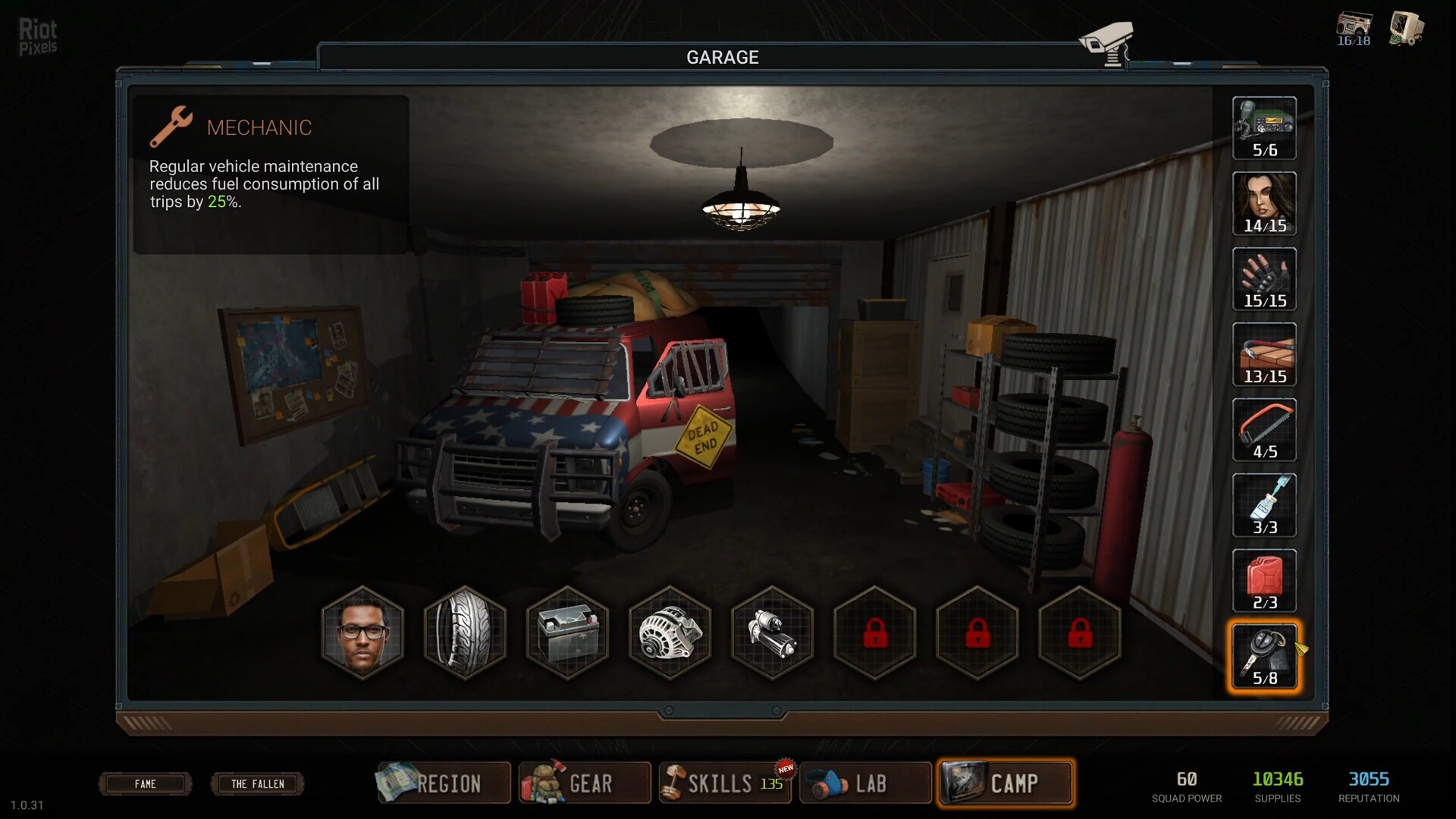The height and width of the screenshot is (819, 1456).
Task: Select the red fuel canister facility
Action: (1264, 581)
